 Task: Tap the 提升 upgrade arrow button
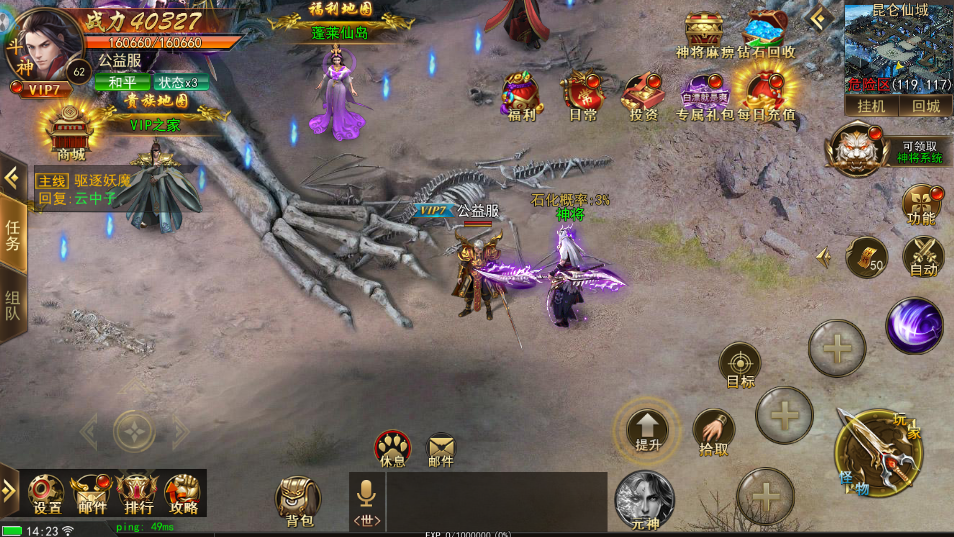[x=647, y=428]
